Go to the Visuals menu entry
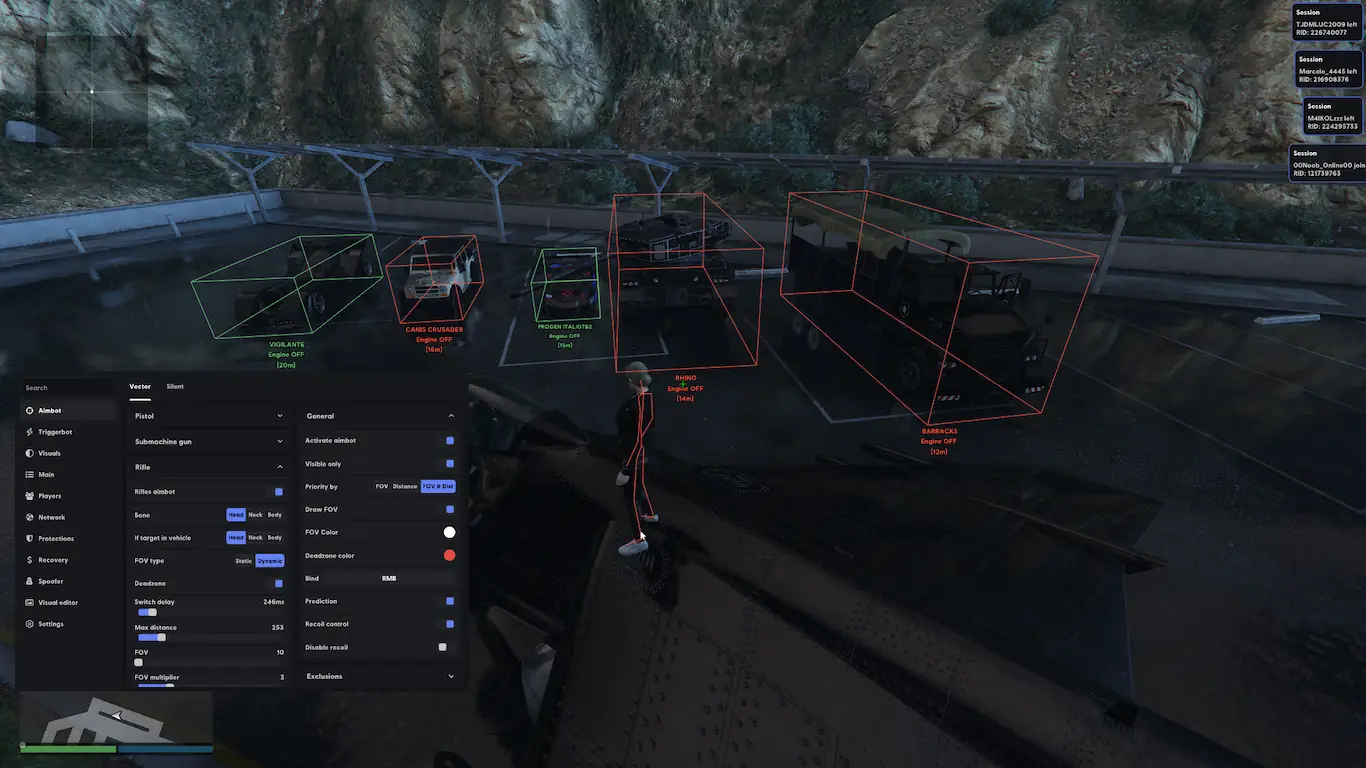Viewport: 1366px width, 768px height. coord(49,453)
